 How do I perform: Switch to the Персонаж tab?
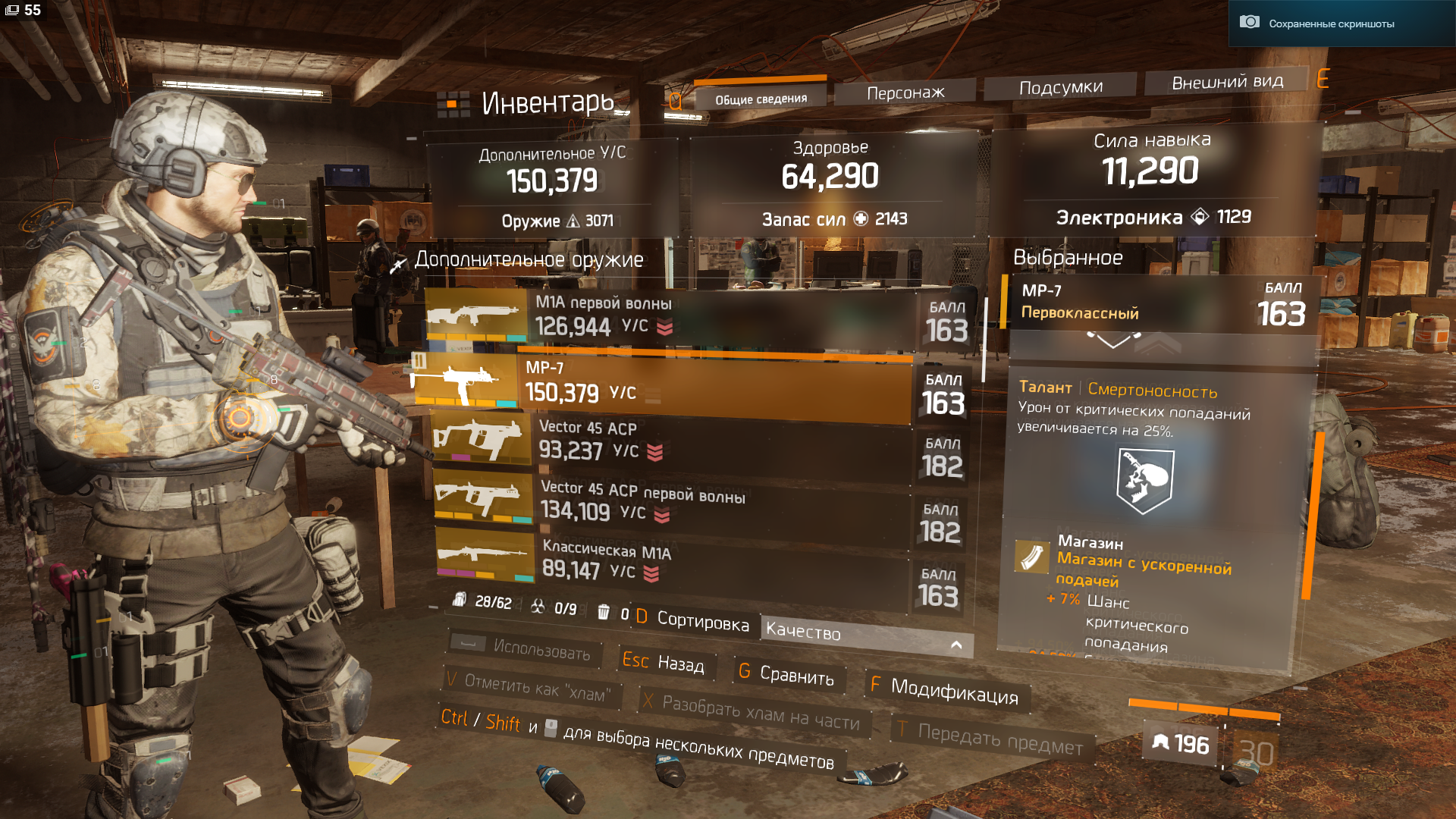coord(905,93)
